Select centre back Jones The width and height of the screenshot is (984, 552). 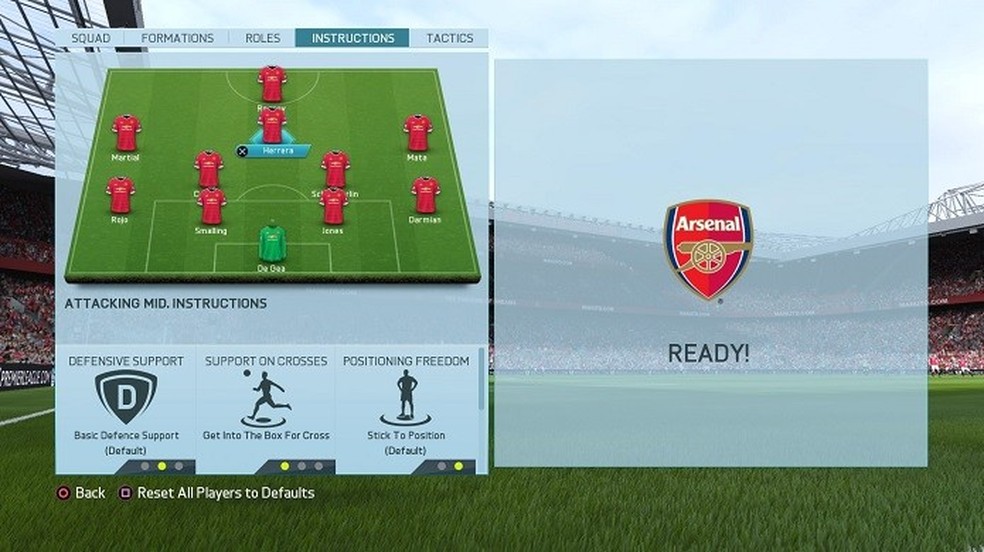(333, 206)
